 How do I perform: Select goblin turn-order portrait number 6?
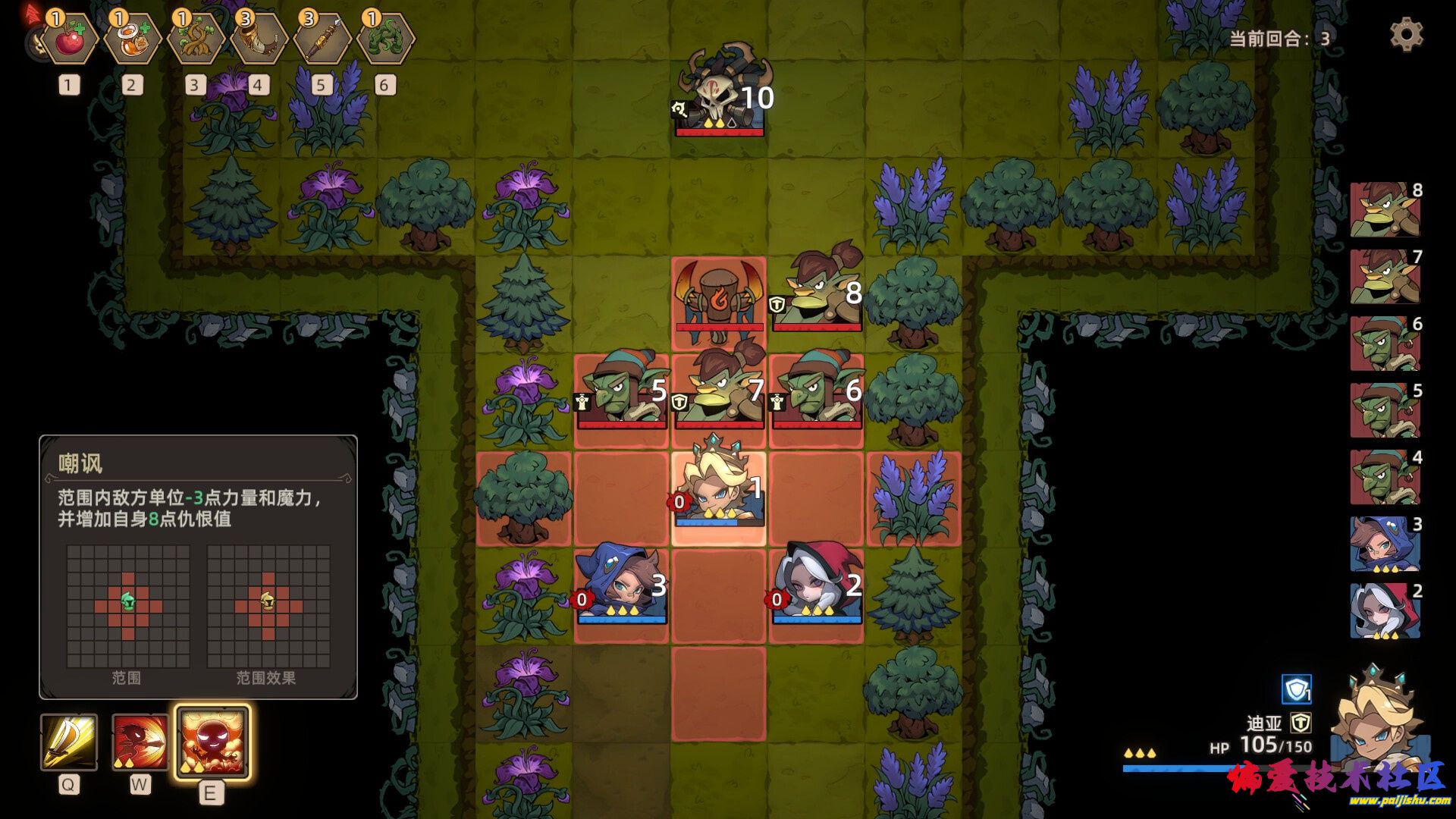point(1385,344)
